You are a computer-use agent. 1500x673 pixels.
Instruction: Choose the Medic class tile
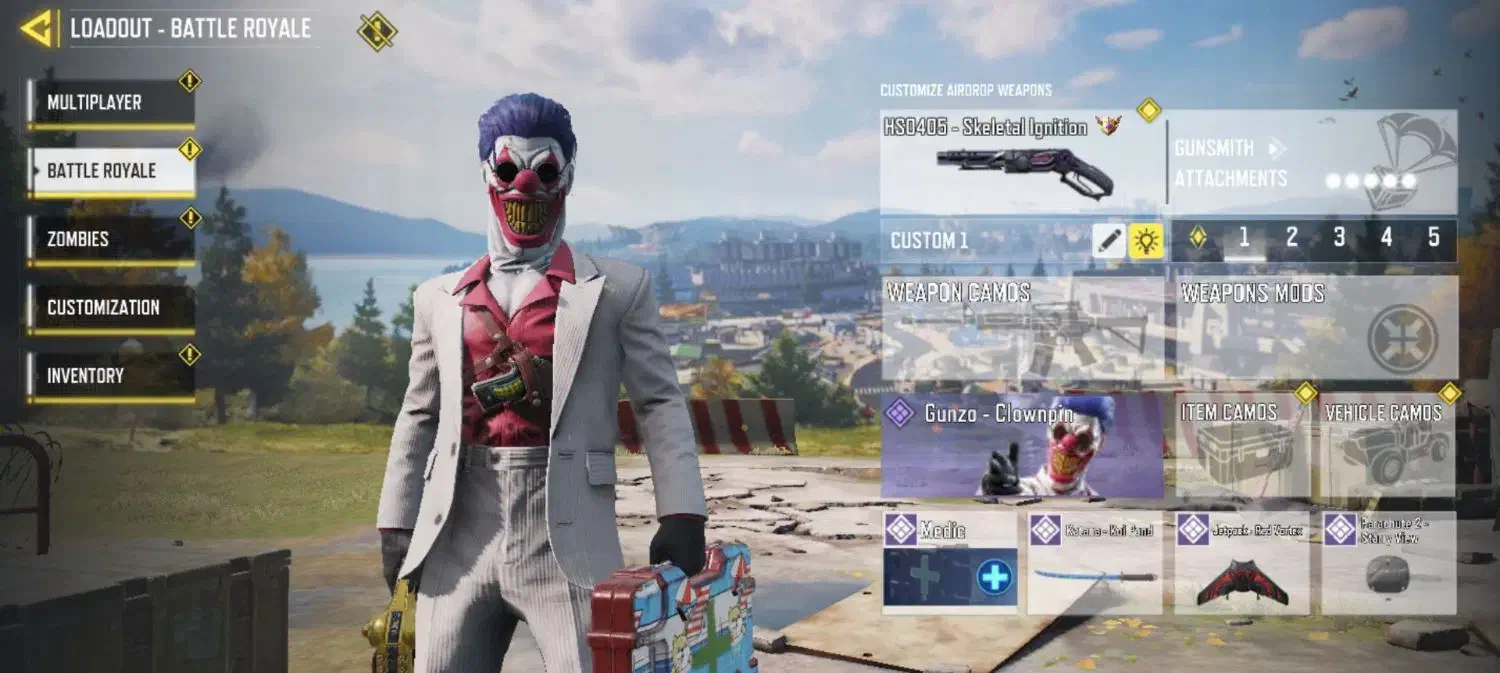[x=949, y=563]
